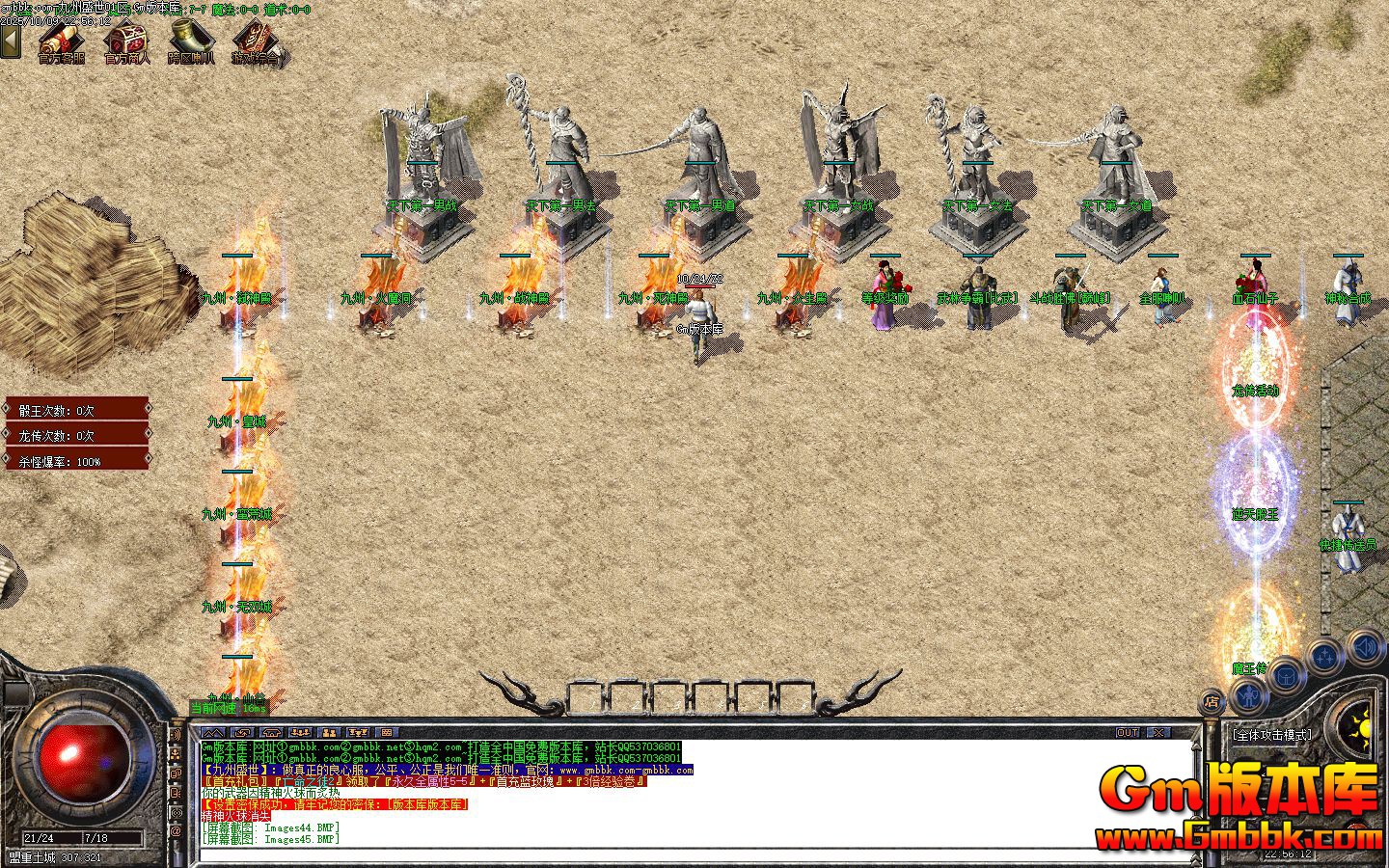
Task: Select the @ chat channel button
Action: [x=176, y=829]
